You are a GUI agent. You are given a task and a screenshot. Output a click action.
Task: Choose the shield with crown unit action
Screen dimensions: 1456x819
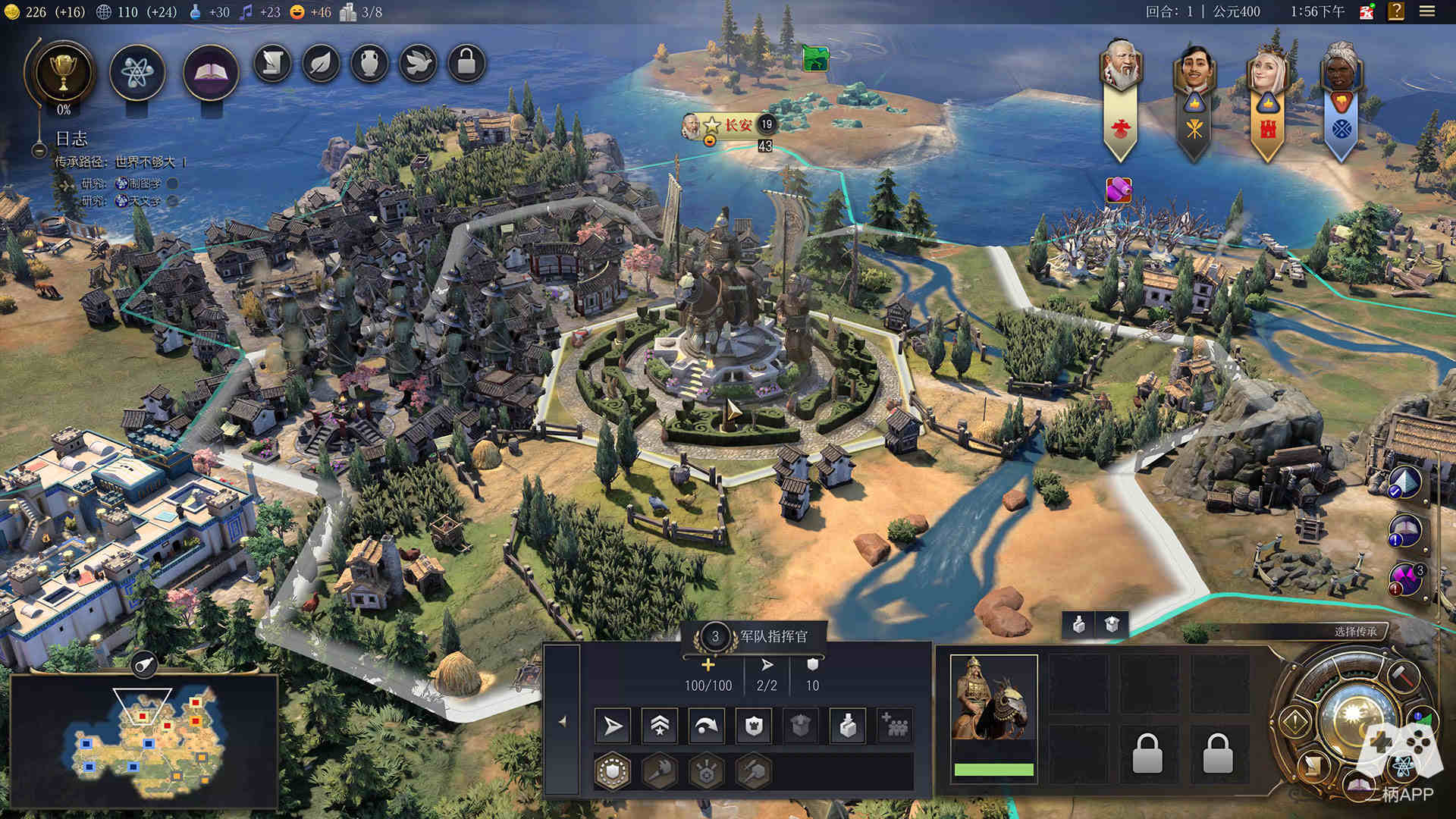pyautogui.click(x=754, y=726)
